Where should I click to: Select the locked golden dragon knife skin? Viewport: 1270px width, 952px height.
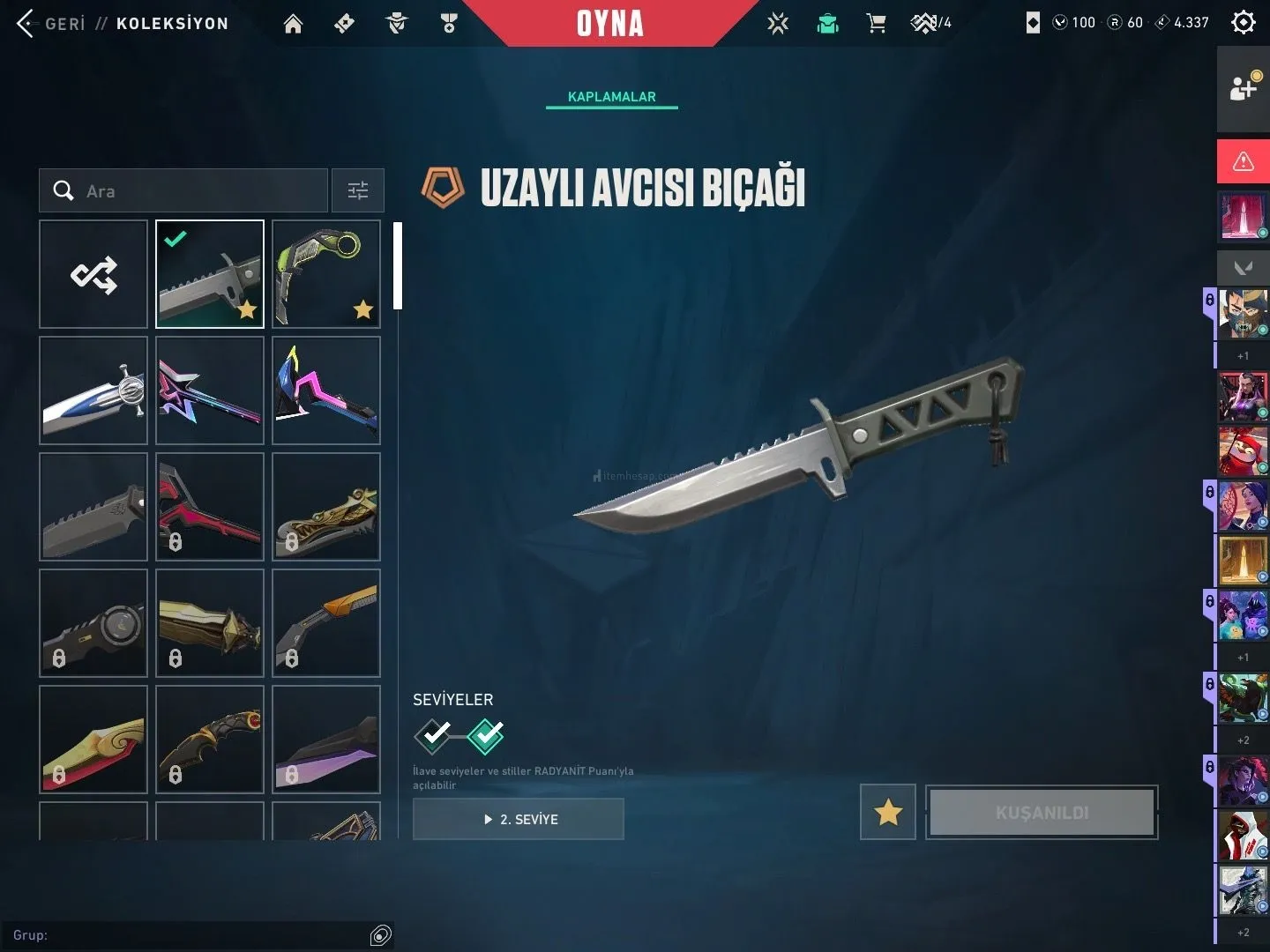pyautogui.click(x=326, y=507)
